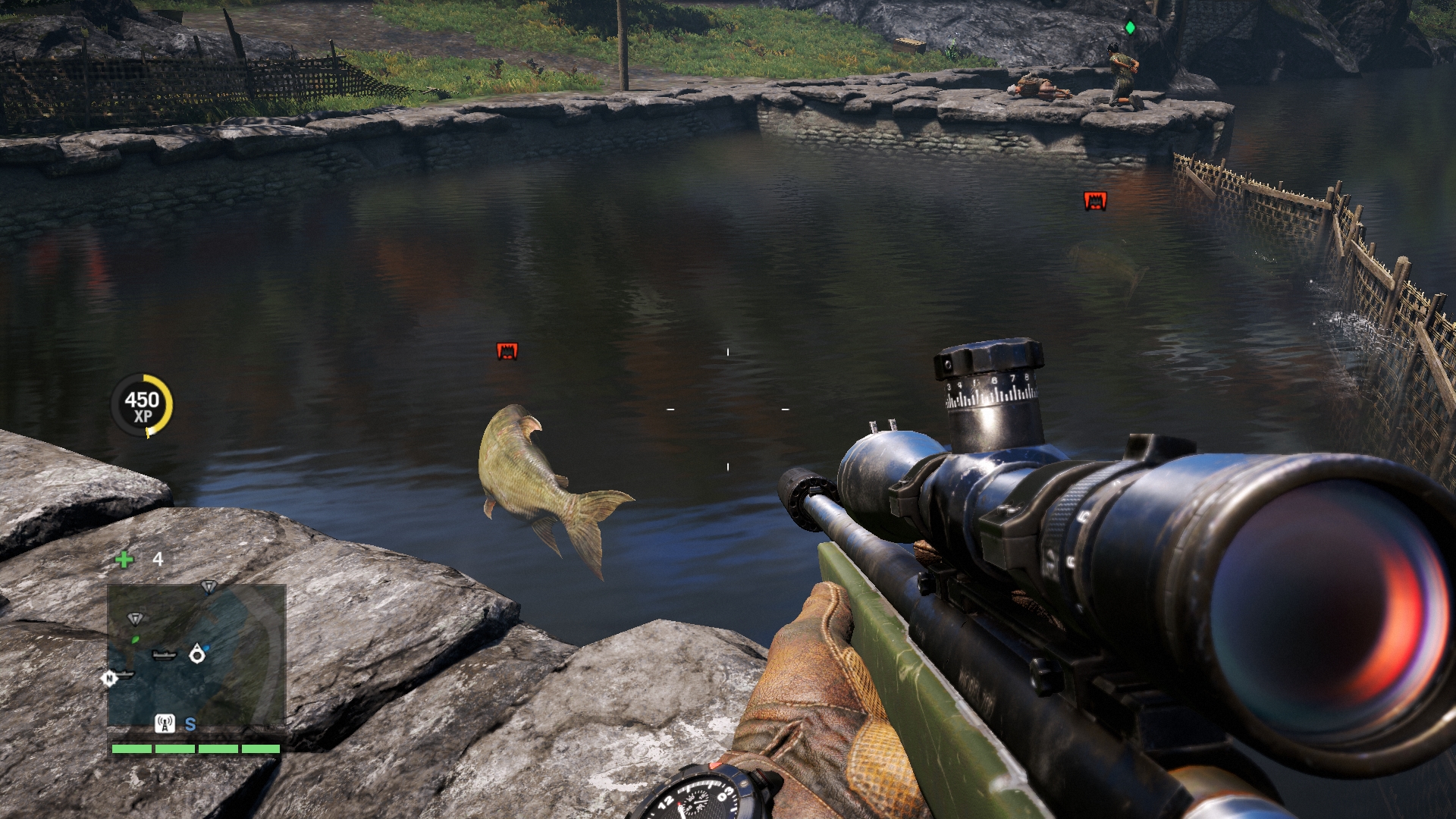Click the green leaf plant marker on the minimap
Image resolution: width=1456 pixels, height=819 pixels.
136,640
